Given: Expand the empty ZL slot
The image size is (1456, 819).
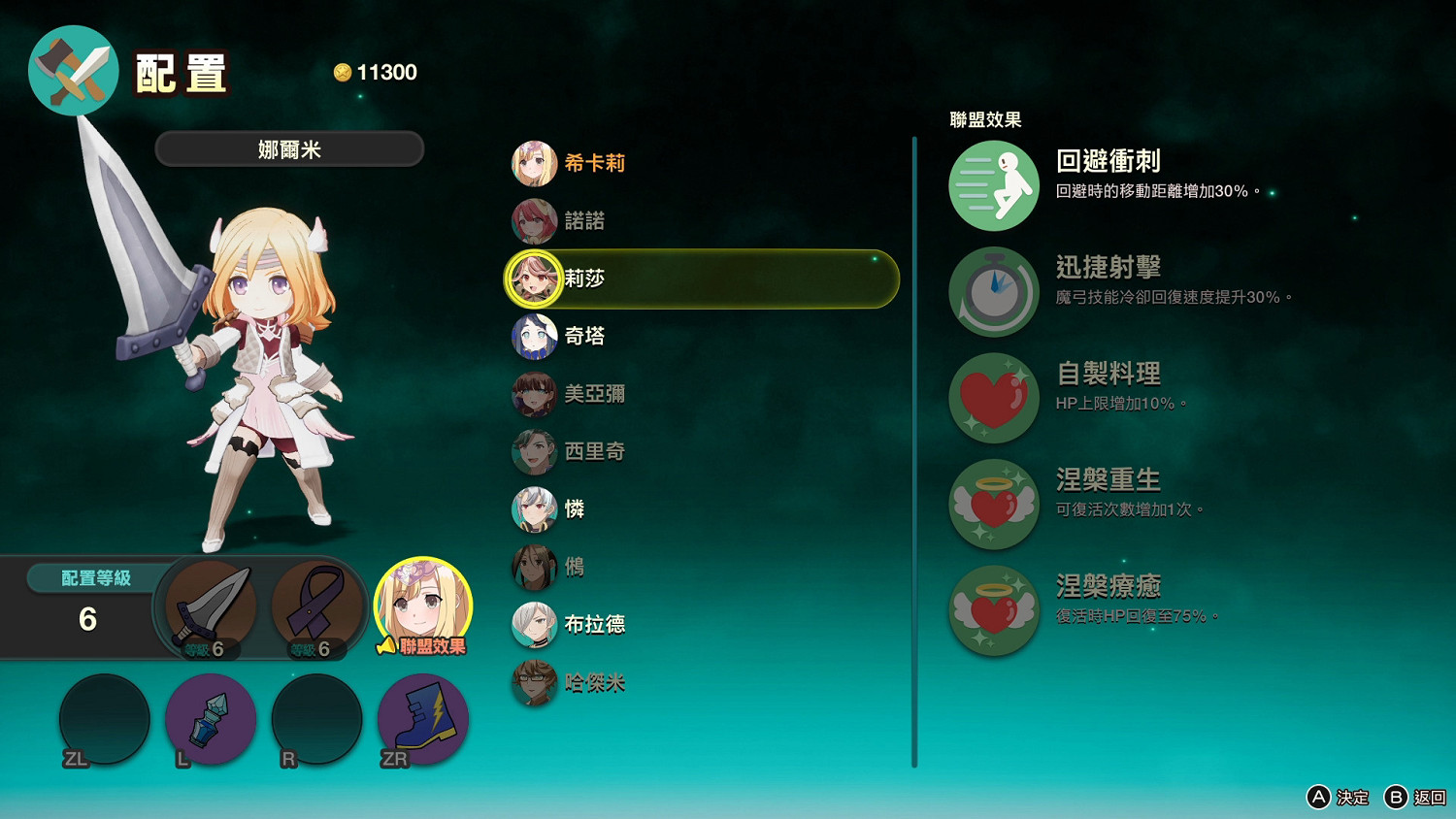Looking at the screenshot, I should coord(105,719).
